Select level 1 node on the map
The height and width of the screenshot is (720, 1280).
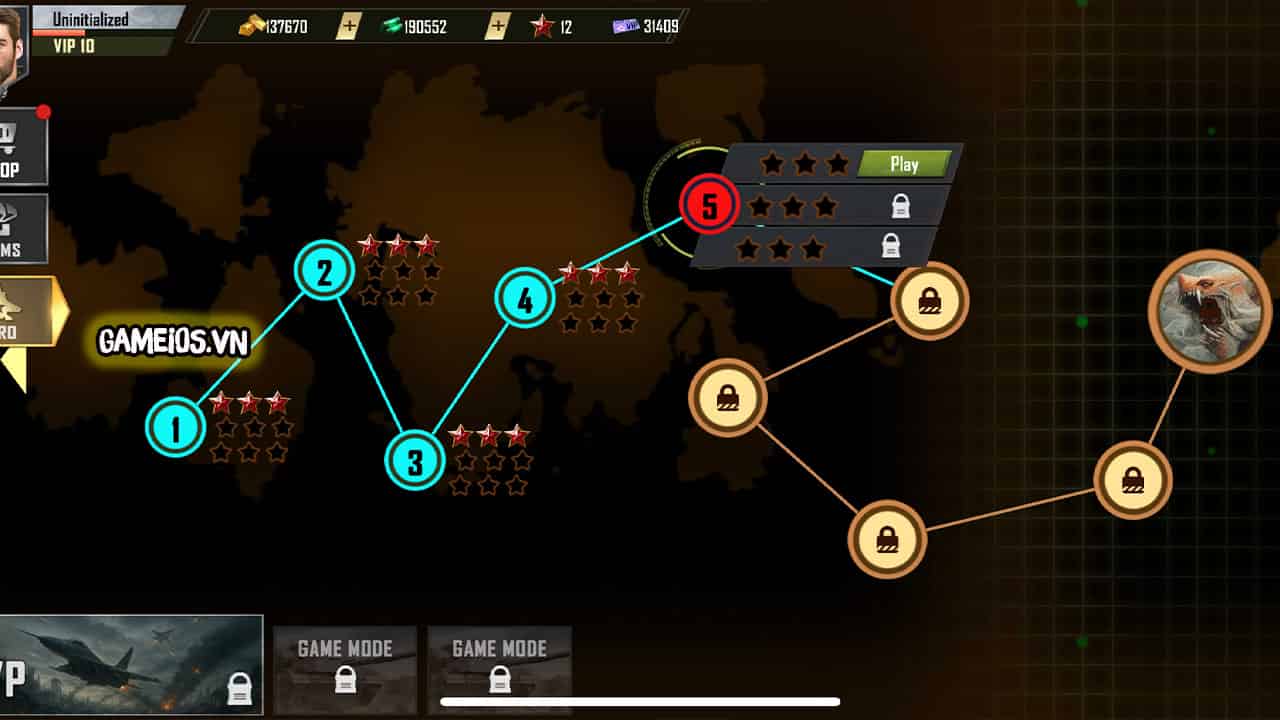point(176,428)
